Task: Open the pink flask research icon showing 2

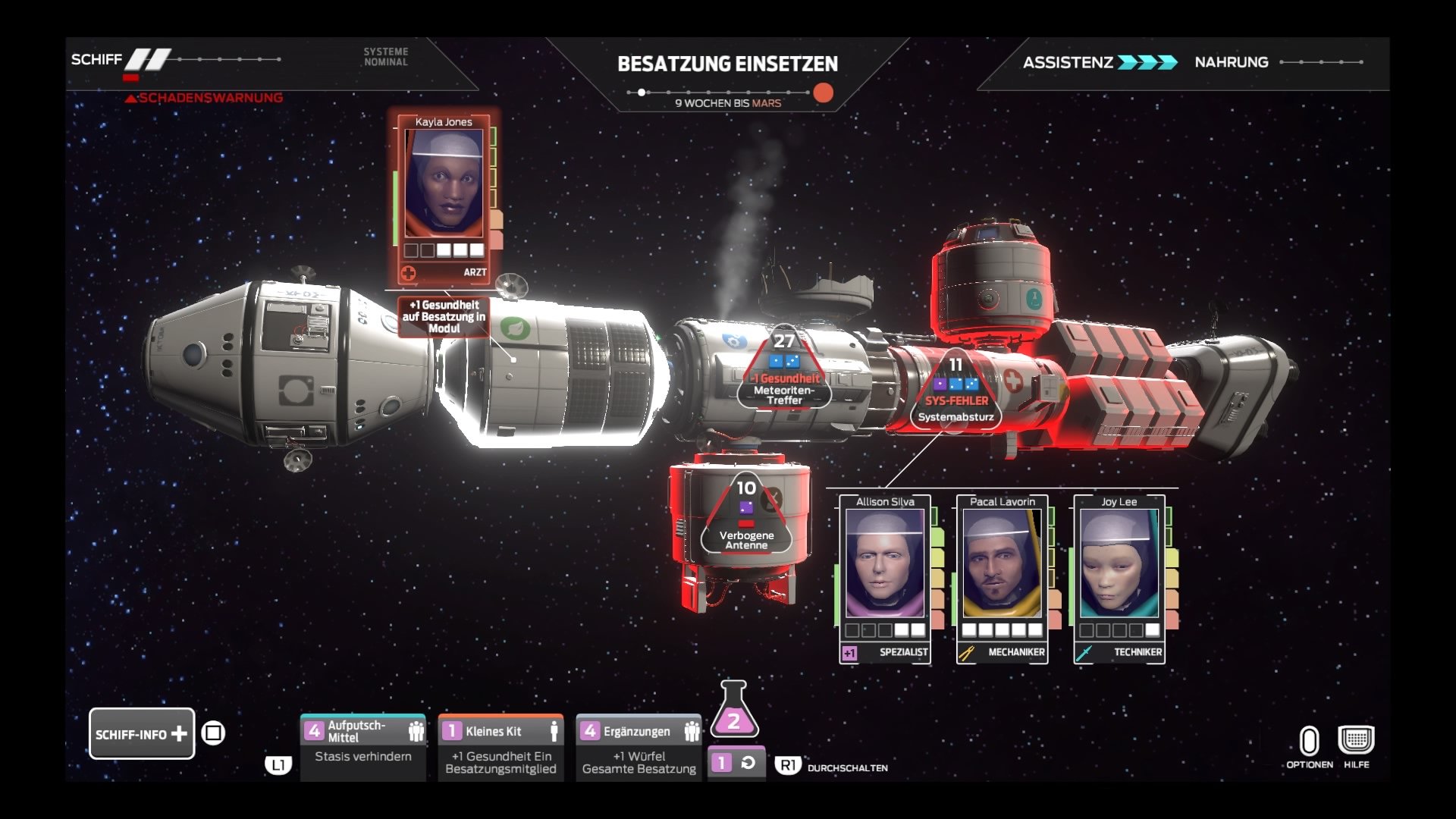Action: click(x=733, y=718)
